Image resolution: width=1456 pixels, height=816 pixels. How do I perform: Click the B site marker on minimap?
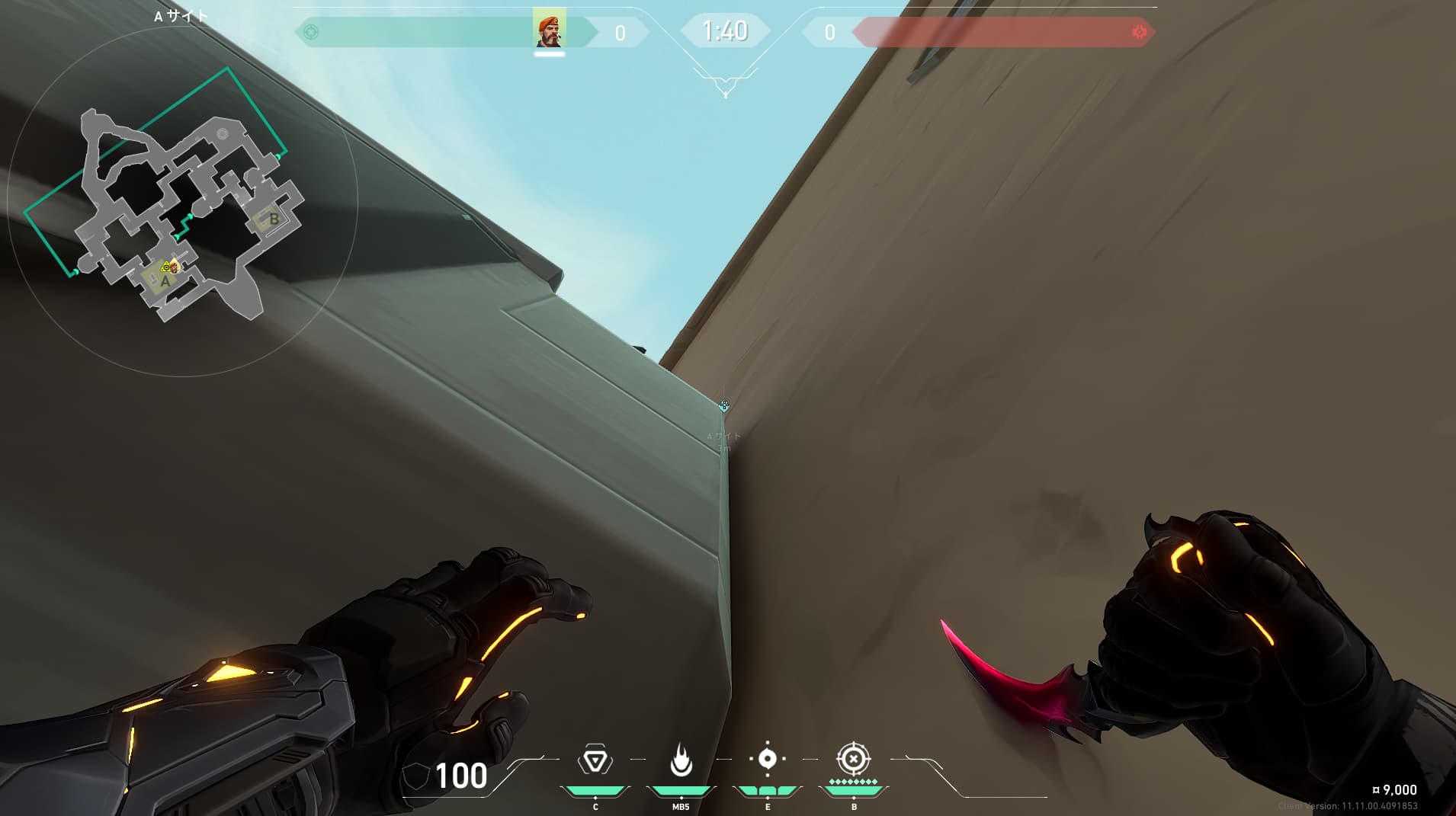tap(274, 219)
